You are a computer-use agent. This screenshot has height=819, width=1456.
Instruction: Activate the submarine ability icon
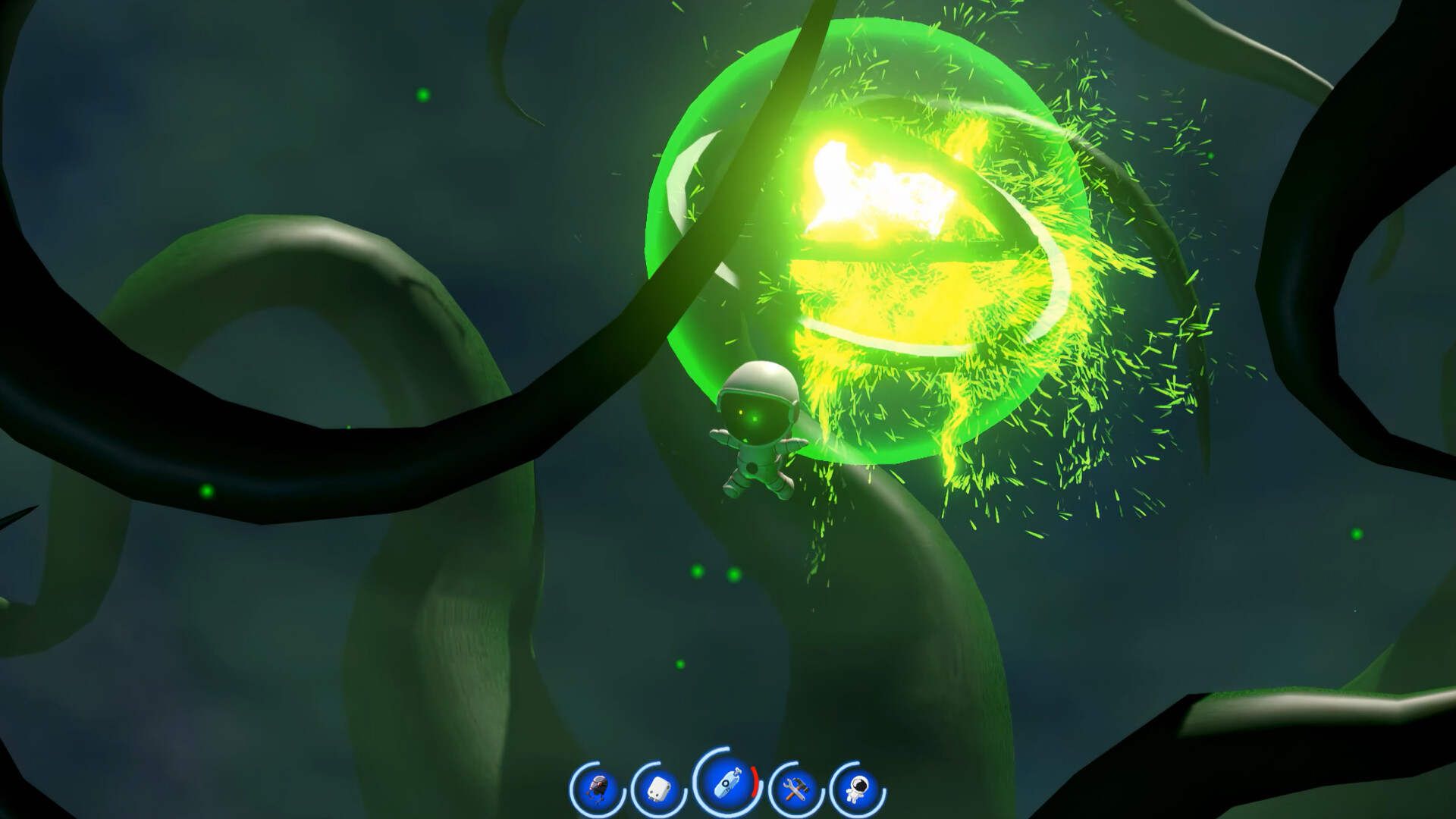coord(726,786)
